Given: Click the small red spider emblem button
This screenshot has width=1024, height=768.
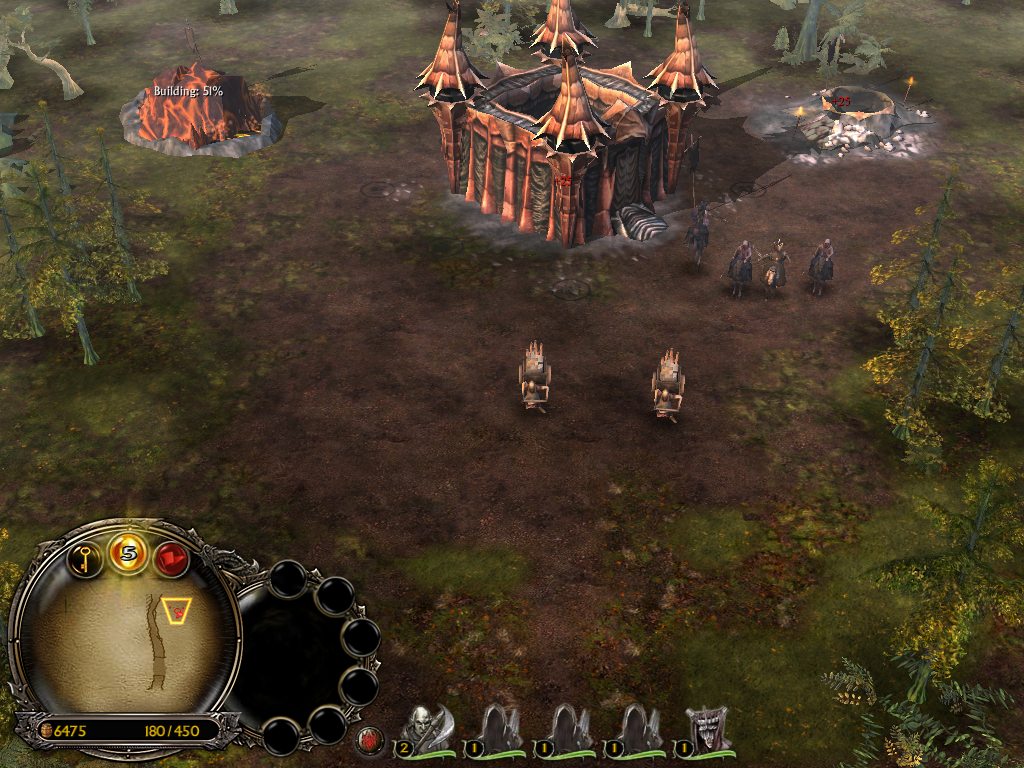Looking at the screenshot, I should pyautogui.click(x=370, y=741).
